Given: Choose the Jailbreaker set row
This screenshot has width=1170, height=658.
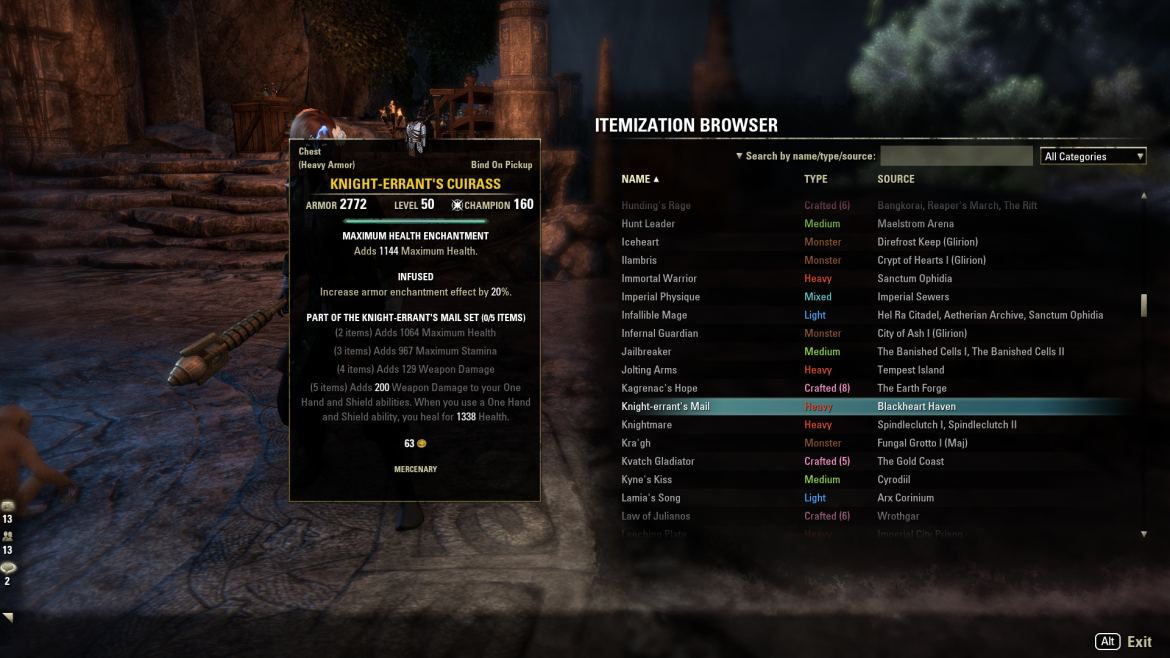Looking at the screenshot, I should 646,352.
